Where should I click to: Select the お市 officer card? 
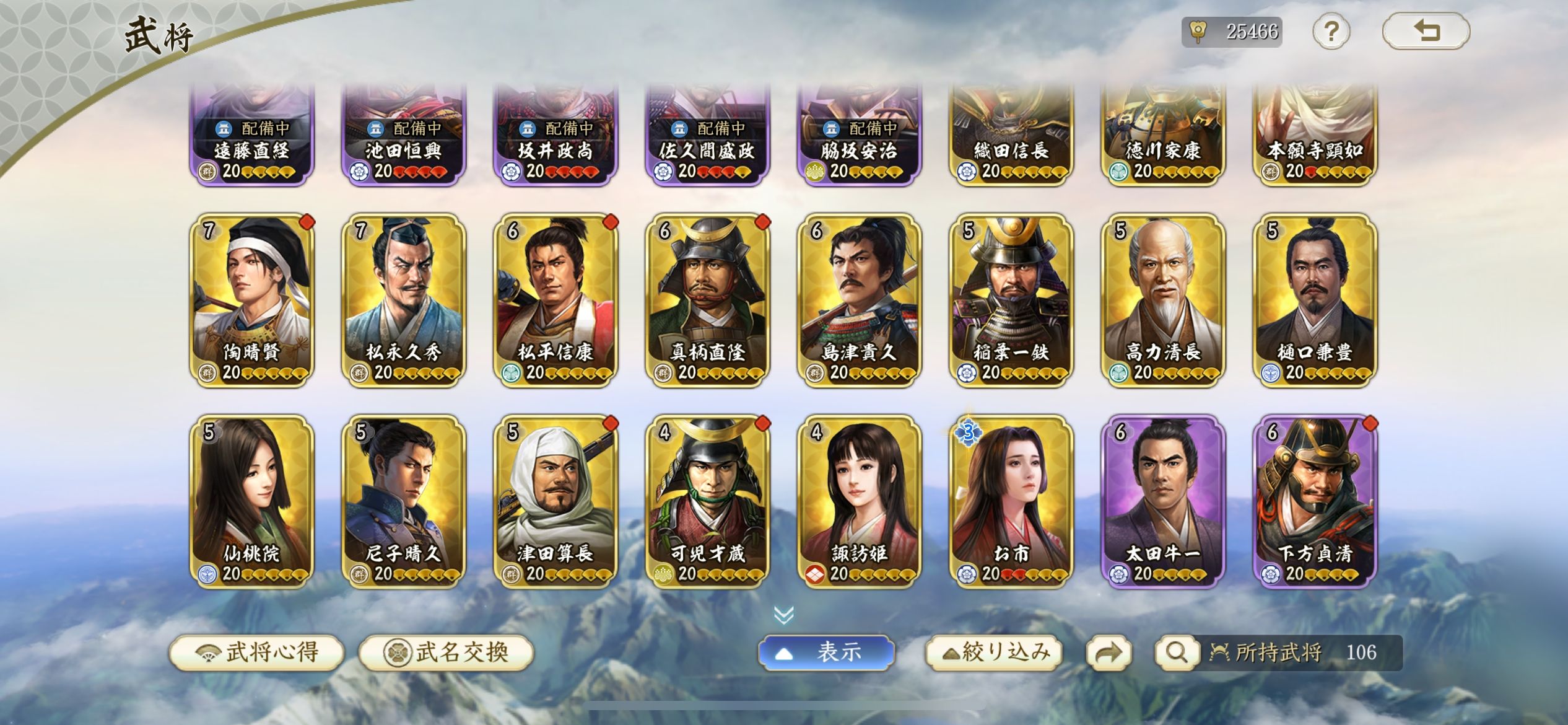pyautogui.click(x=1011, y=502)
